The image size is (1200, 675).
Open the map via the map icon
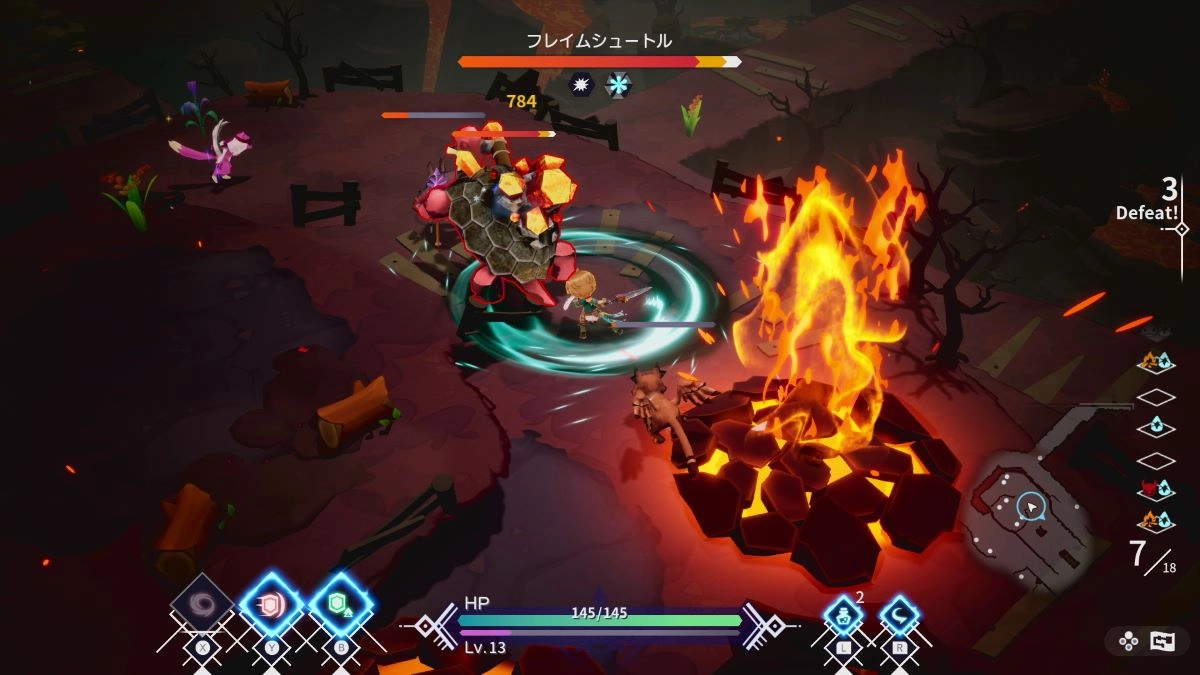(1162, 642)
